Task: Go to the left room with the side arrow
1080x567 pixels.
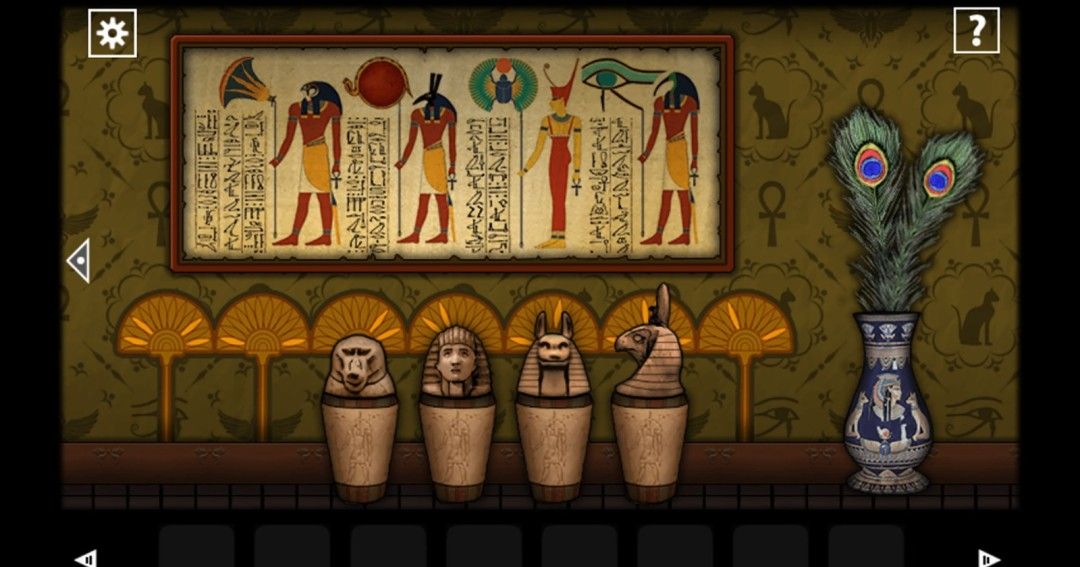Action: coord(78,260)
